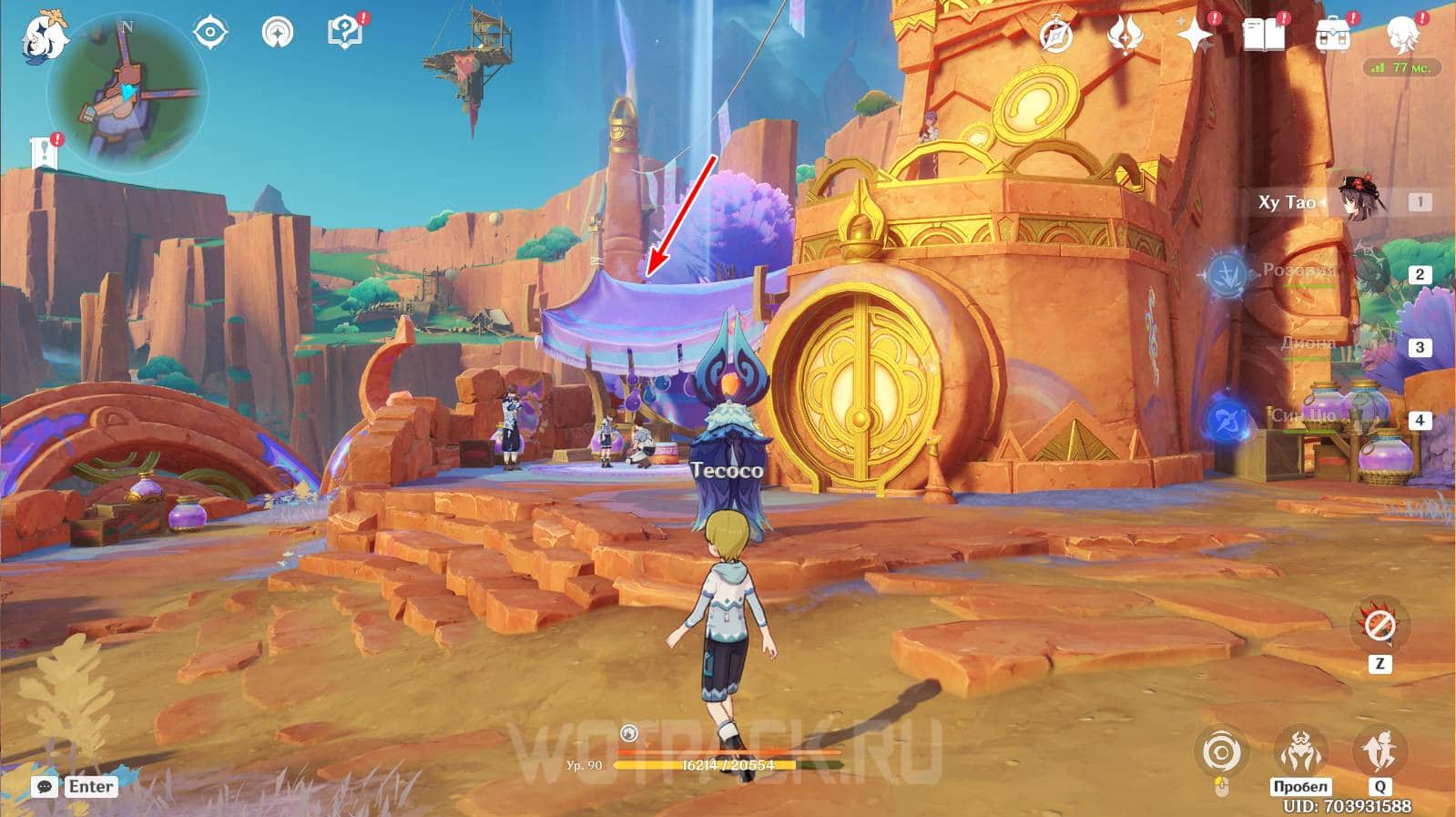Image resolution: width=1456 pixels, height=817 pixels.
Task: Open the compass events icon
Action: [1056, 36]
